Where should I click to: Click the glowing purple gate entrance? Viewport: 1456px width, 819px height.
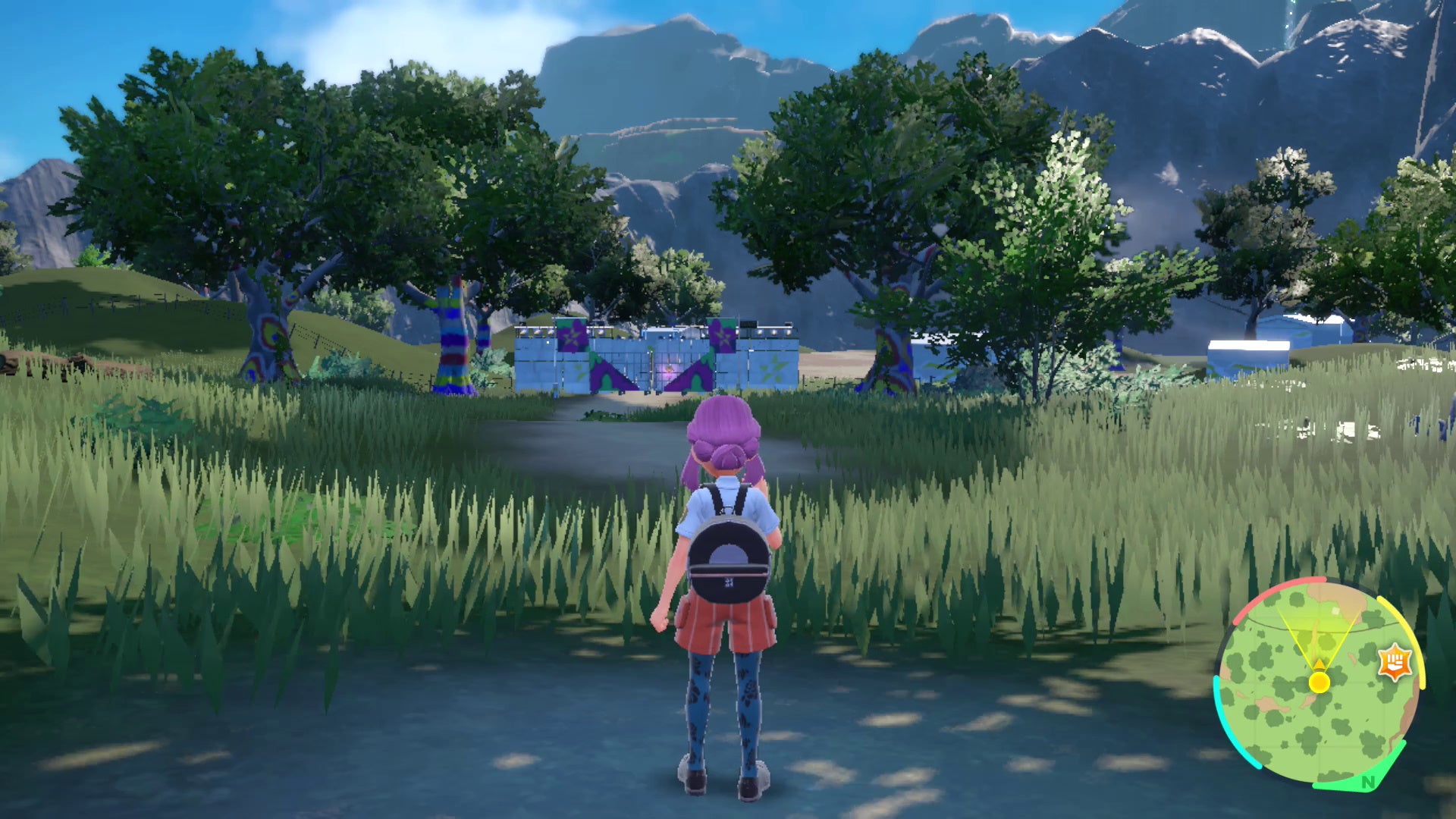669,371
